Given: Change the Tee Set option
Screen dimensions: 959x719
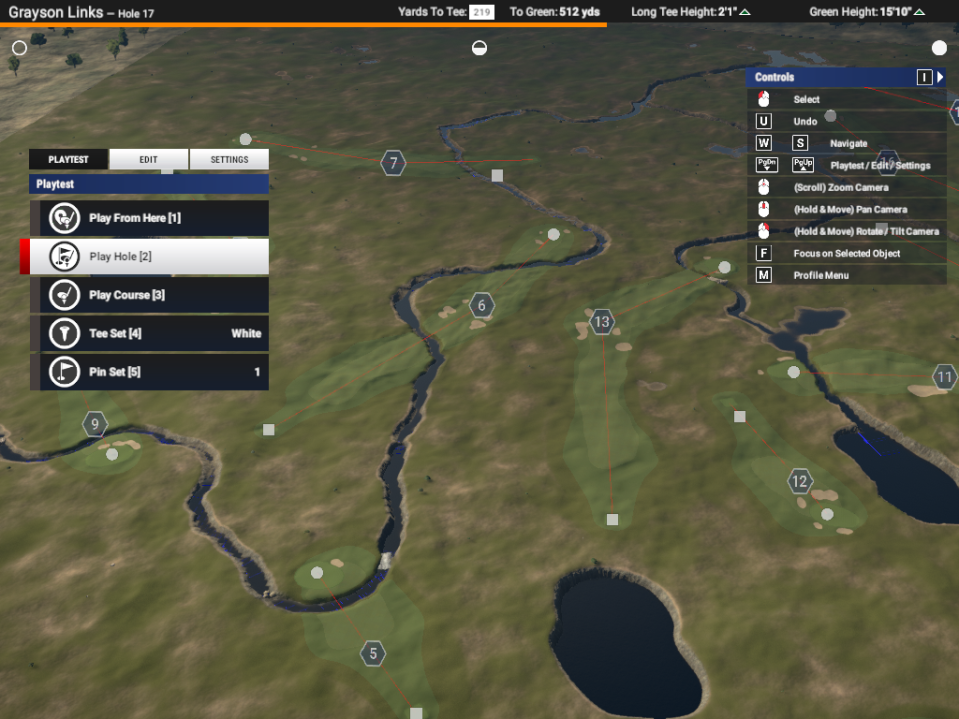Looking at the screenshot, I should (x=150, y=333).
